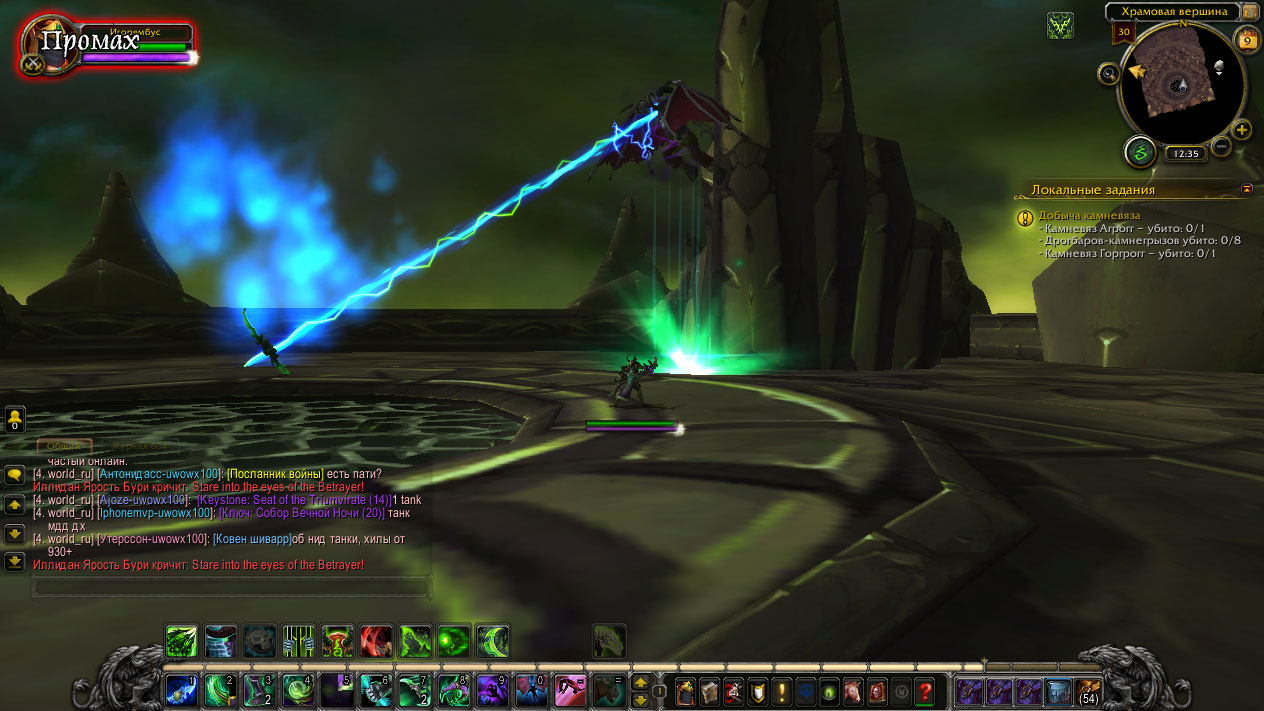This screenshot has width=1264, height=711.
Task: Click the Промах player portrait frame
Action: pos(45,47)
